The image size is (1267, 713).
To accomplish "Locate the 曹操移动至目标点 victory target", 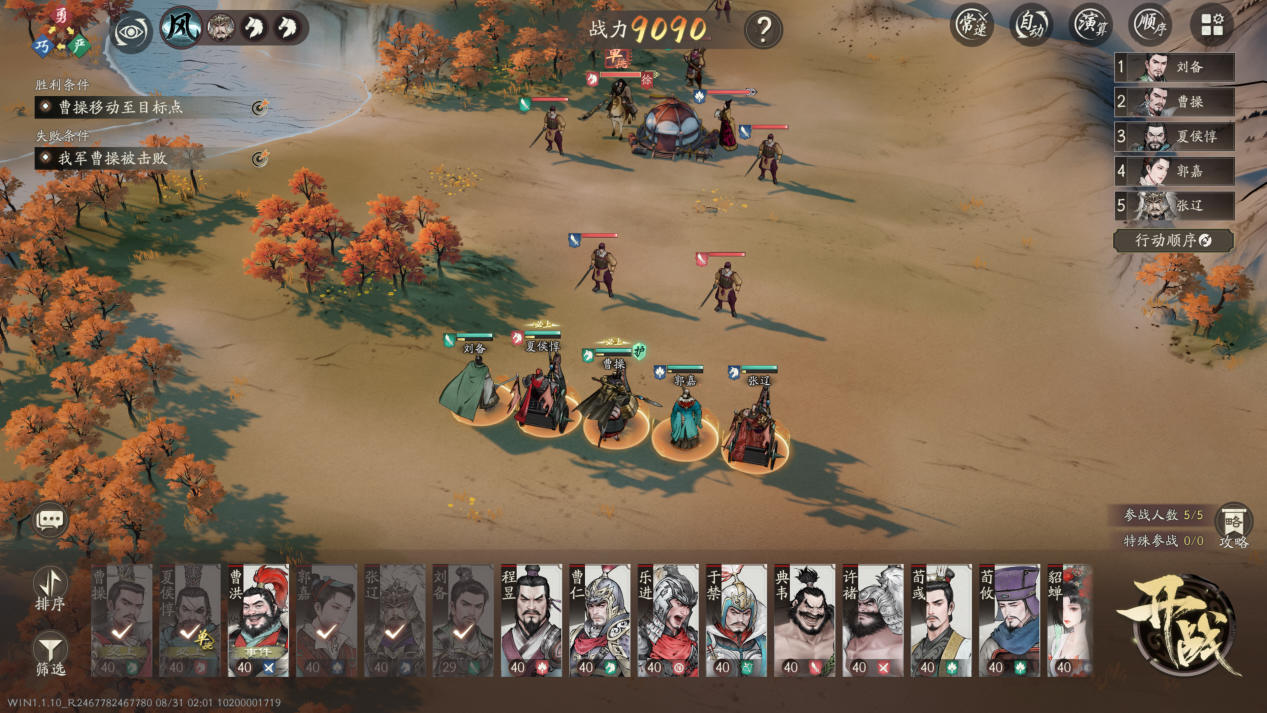I will coord(261,107).
